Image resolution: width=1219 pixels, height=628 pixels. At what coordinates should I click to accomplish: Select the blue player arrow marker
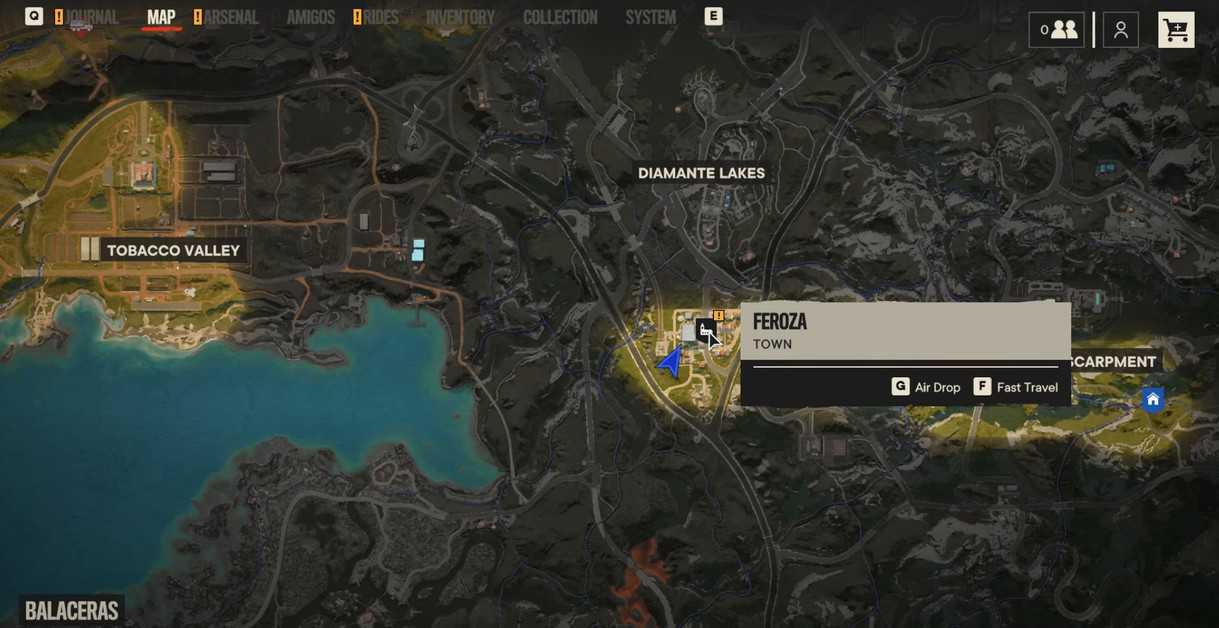pyautogui.click(x=671, y=362)
